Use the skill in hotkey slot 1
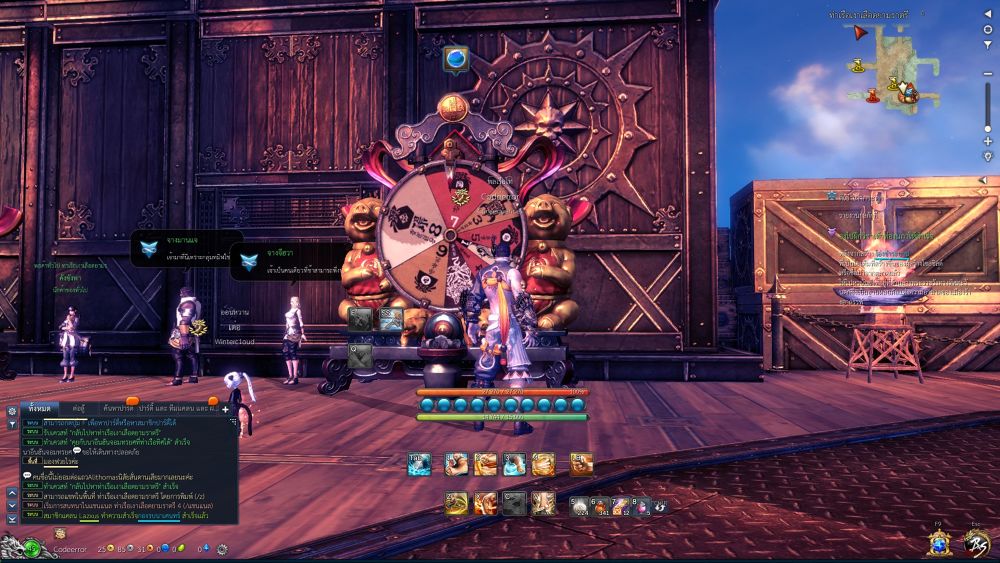The width and height of the screenshot is (1000, 563). [x=457, y=464]
